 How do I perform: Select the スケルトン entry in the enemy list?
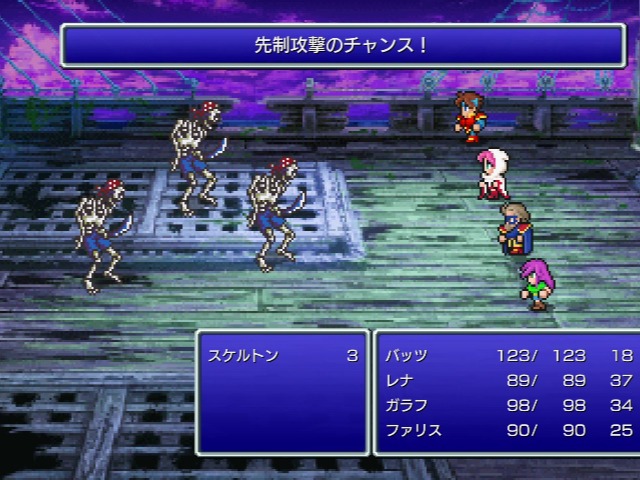[x=245, y=355]
